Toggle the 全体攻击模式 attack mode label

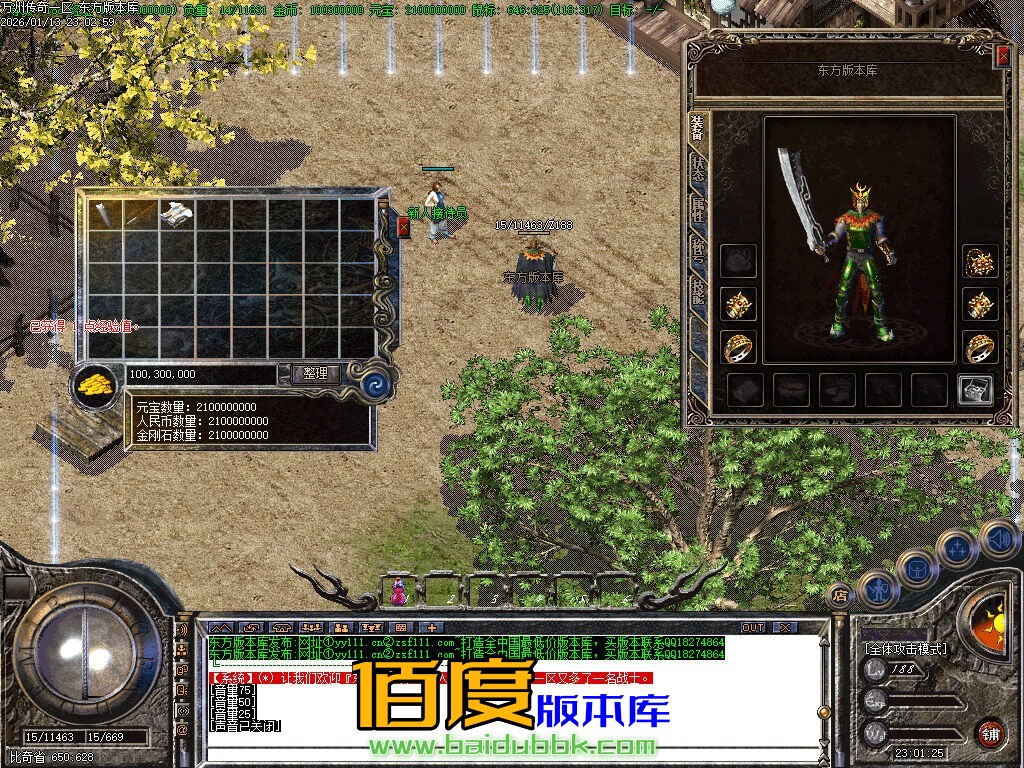[x=906, y=649]
